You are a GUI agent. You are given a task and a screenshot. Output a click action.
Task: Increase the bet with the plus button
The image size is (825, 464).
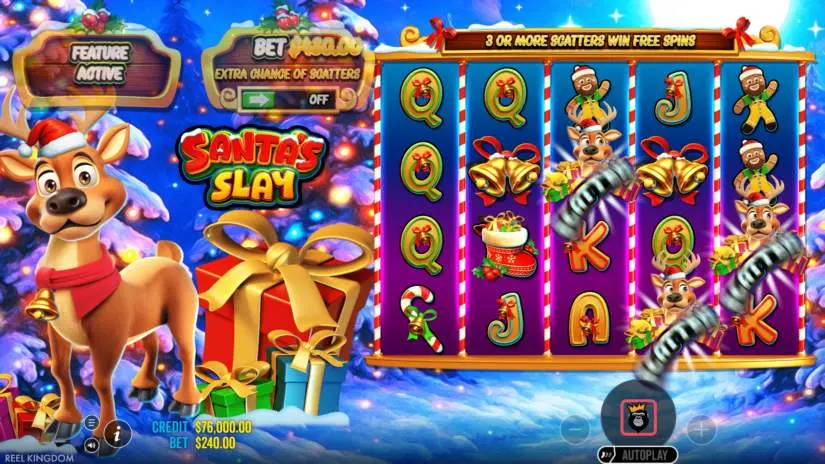coord(700,430)
